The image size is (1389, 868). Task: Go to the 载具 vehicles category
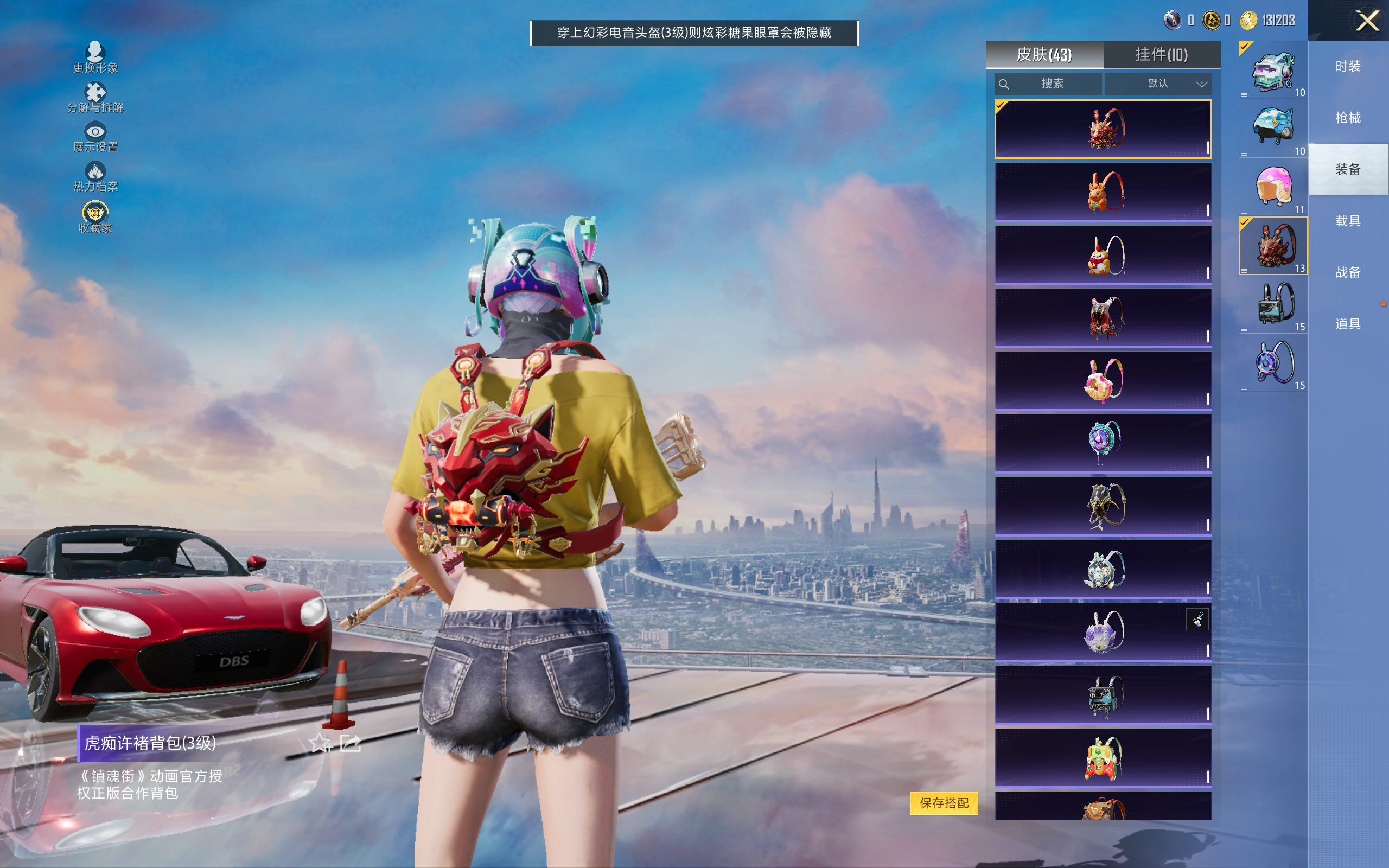pyautogui.click(x=1348, y=221)
